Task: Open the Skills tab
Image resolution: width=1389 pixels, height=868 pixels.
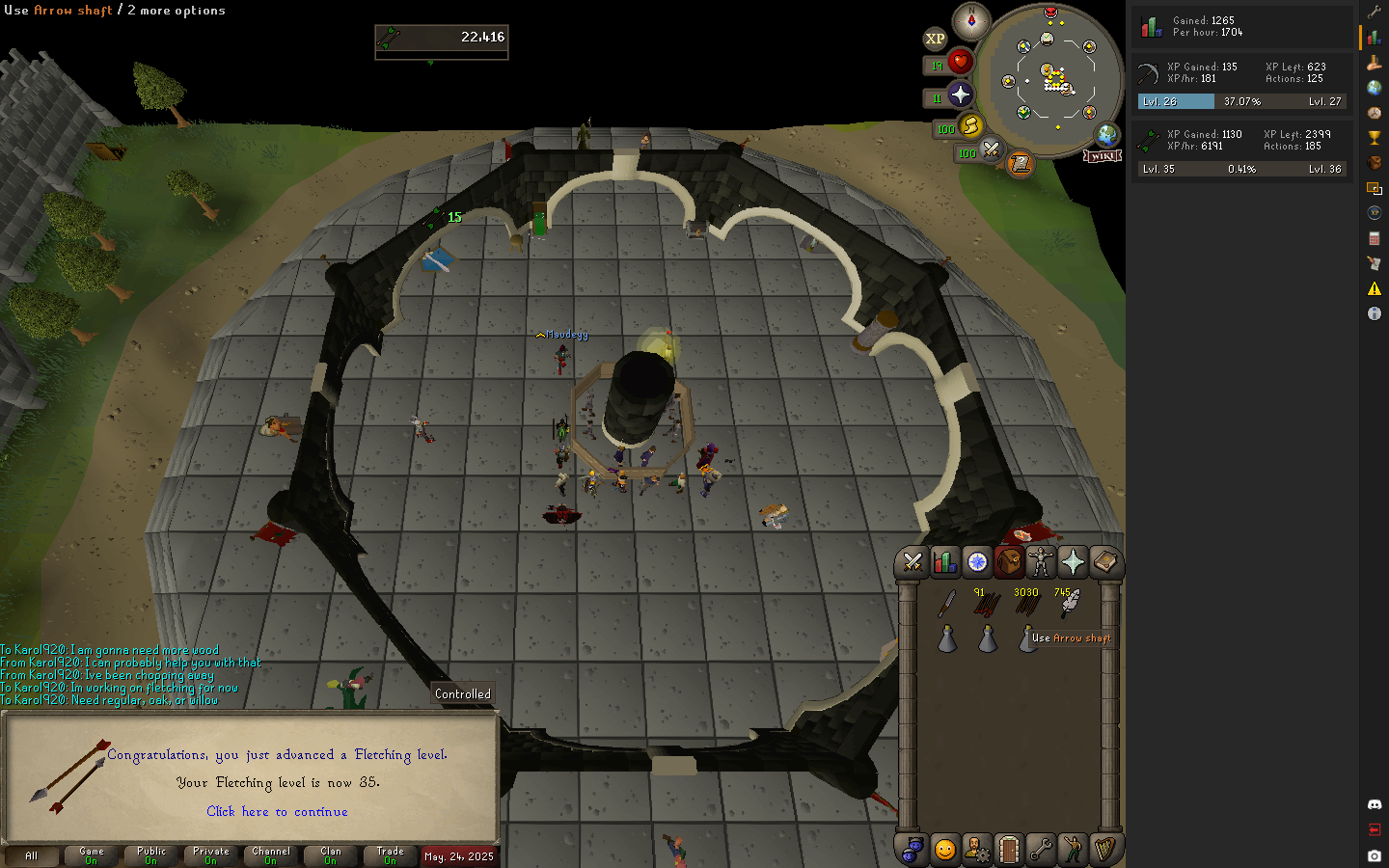Action: [x=945, y=561]
